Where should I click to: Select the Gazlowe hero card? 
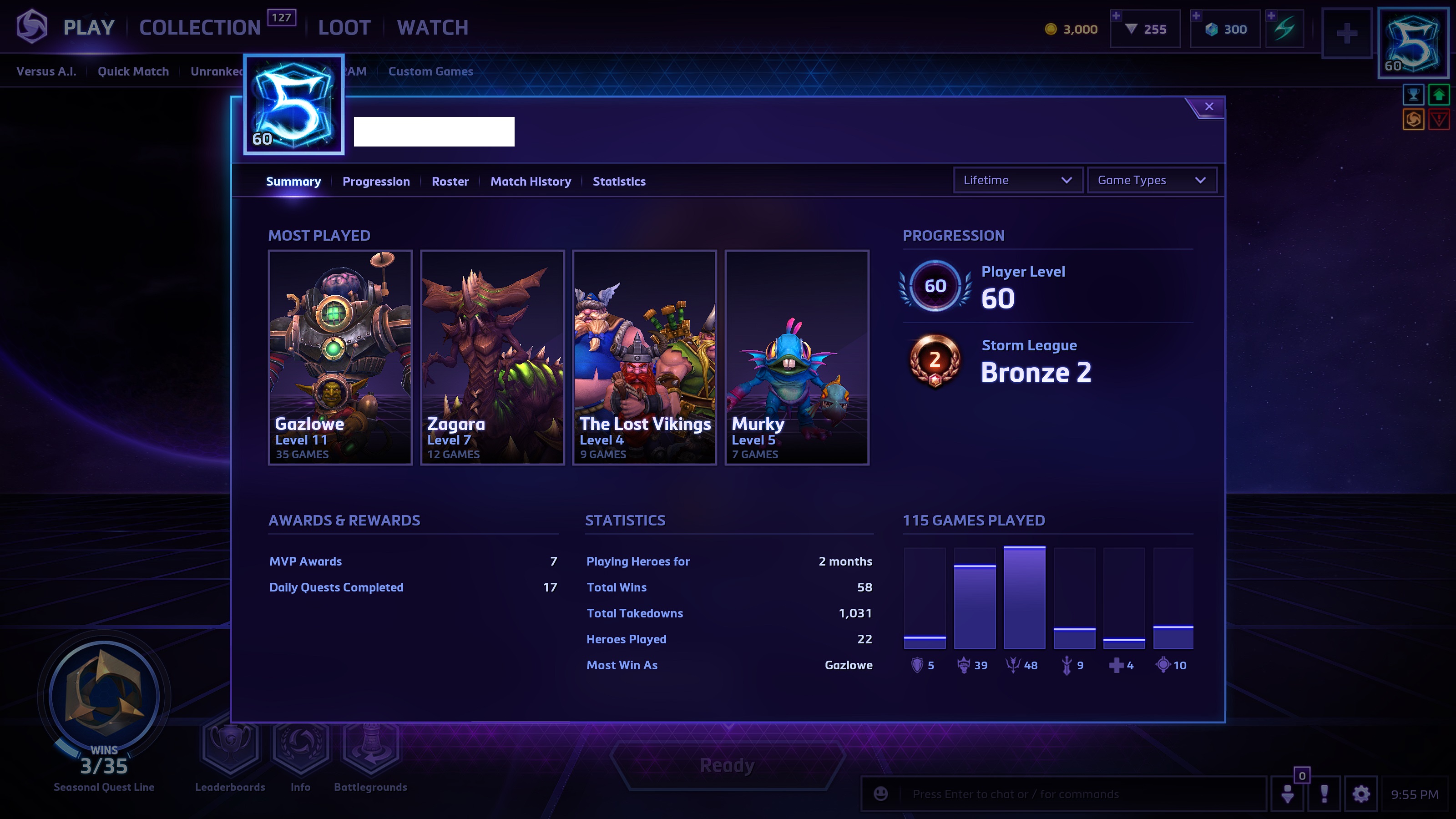(340, 357)
